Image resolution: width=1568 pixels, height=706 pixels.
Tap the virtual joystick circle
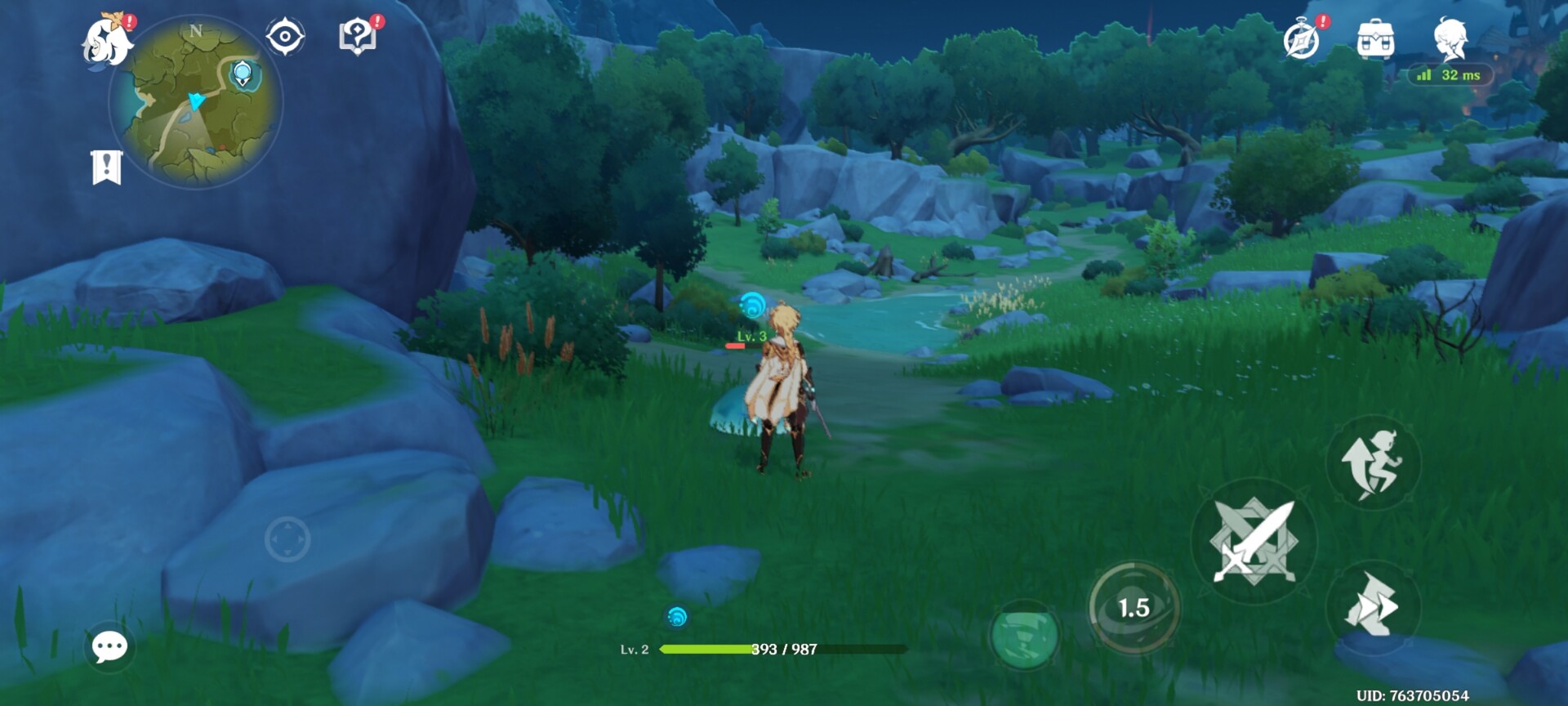coord(287,539)
